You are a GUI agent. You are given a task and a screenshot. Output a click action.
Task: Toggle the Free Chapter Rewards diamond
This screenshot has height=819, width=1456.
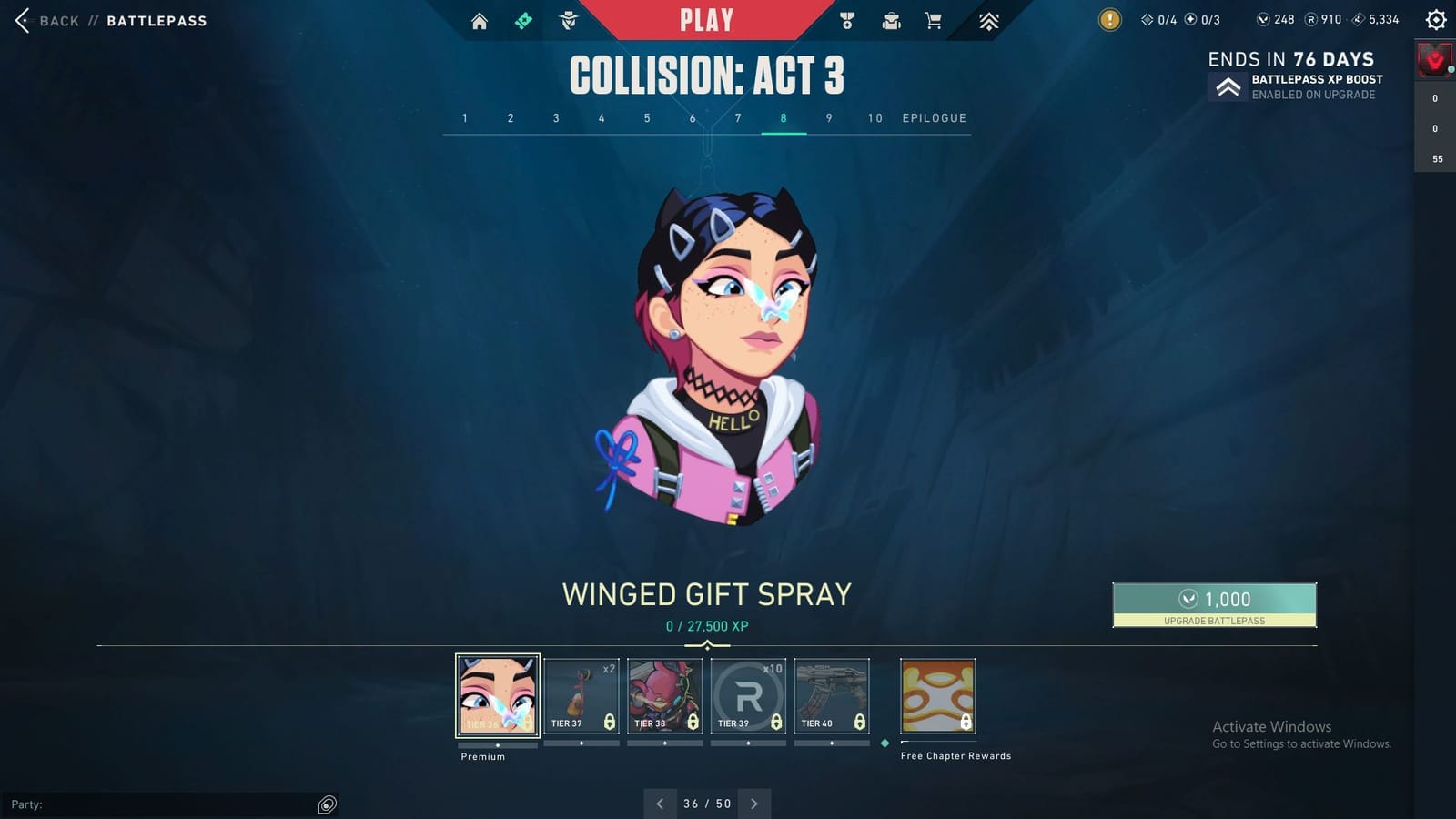(x=884, y=742)
